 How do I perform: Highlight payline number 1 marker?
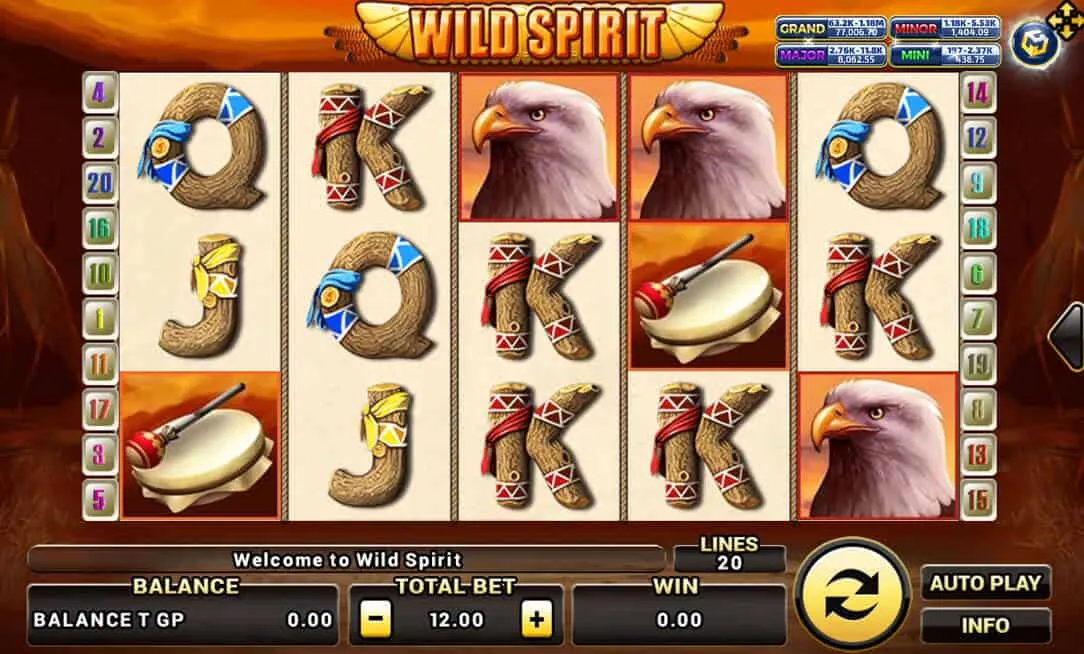[x=99, y=318]
